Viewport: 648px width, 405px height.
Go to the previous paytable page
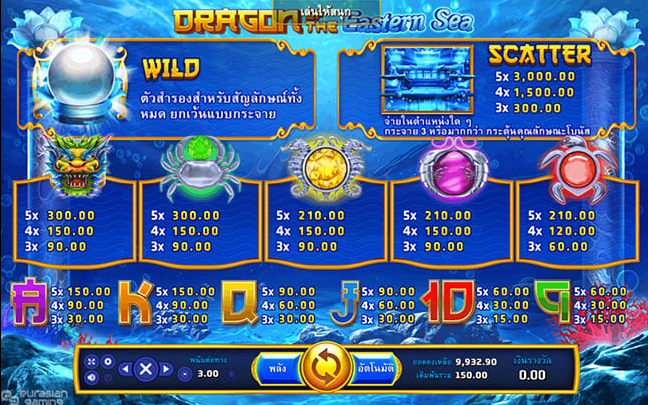point(125,369)
